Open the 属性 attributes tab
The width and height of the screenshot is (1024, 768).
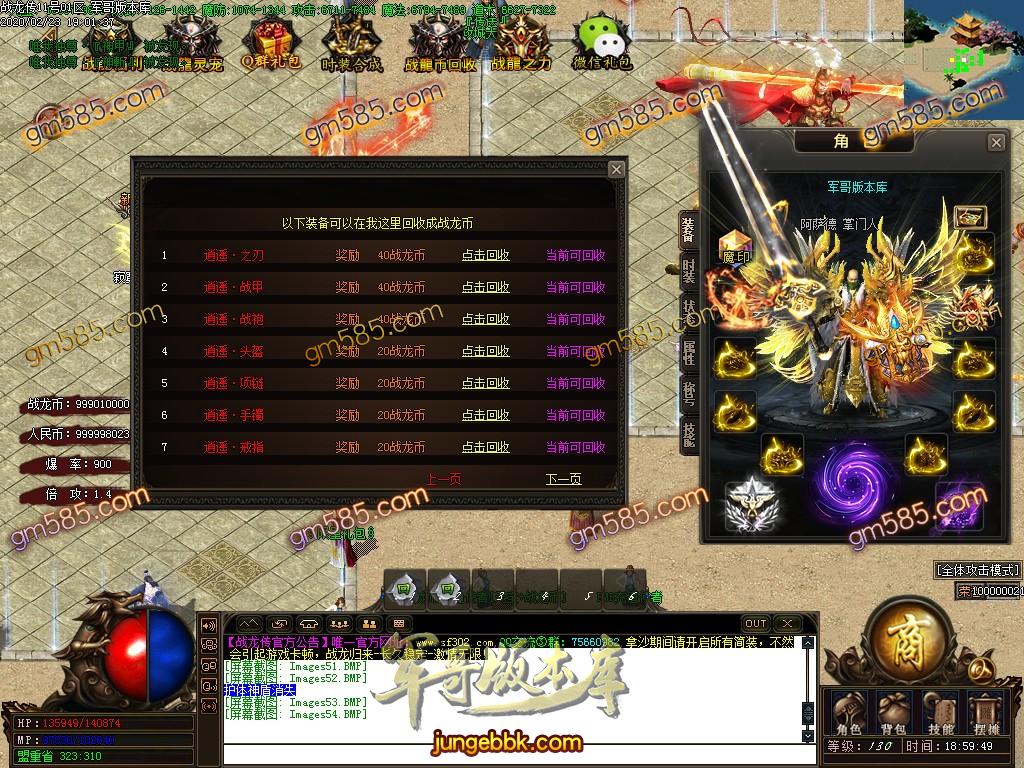click(x=689, y=351)
